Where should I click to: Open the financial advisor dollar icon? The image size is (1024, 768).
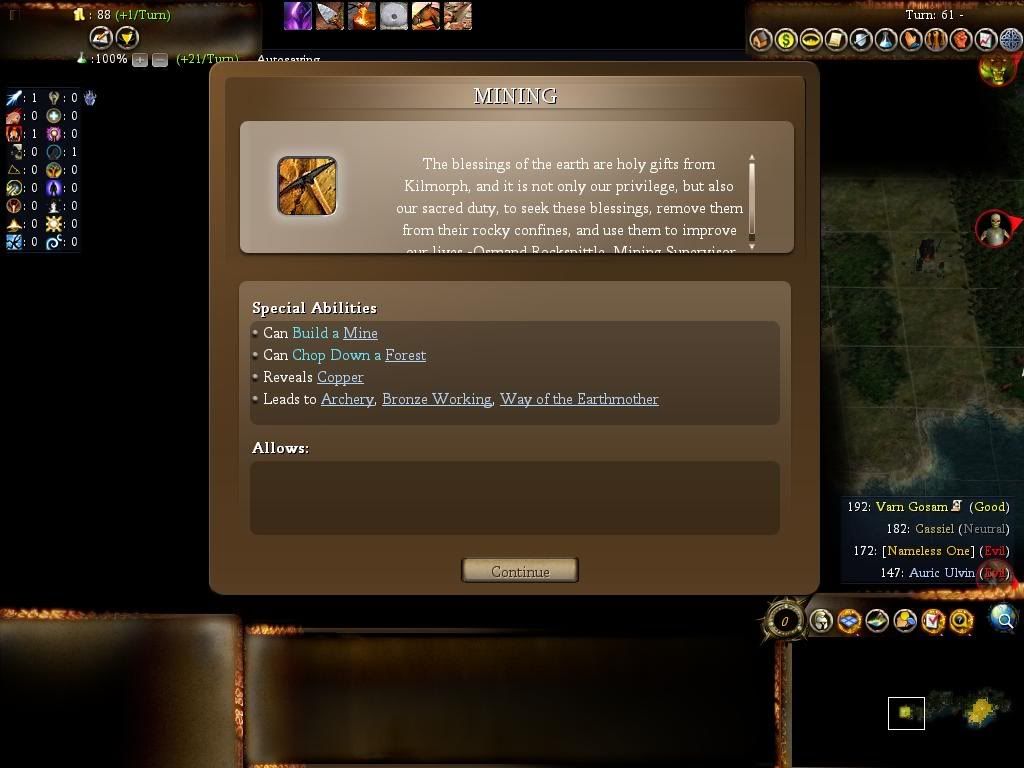786,40
